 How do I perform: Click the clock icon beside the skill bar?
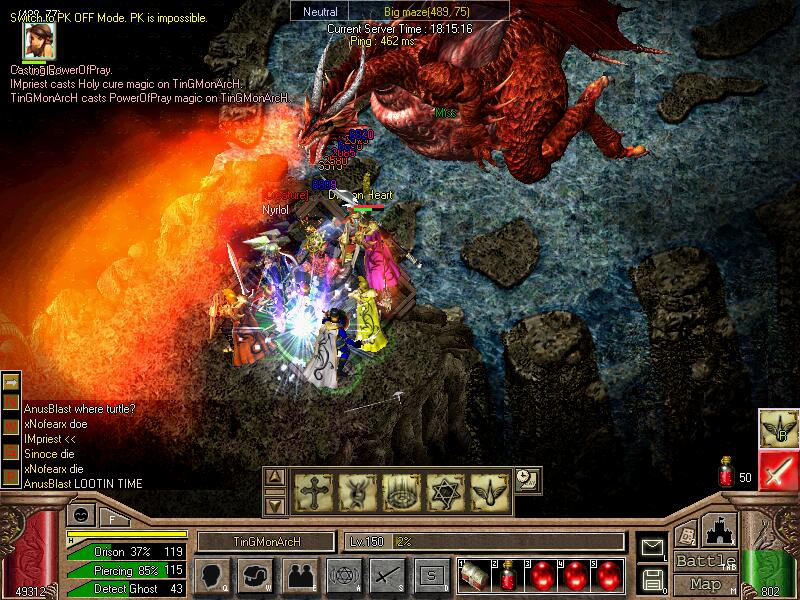pos(528,479)
